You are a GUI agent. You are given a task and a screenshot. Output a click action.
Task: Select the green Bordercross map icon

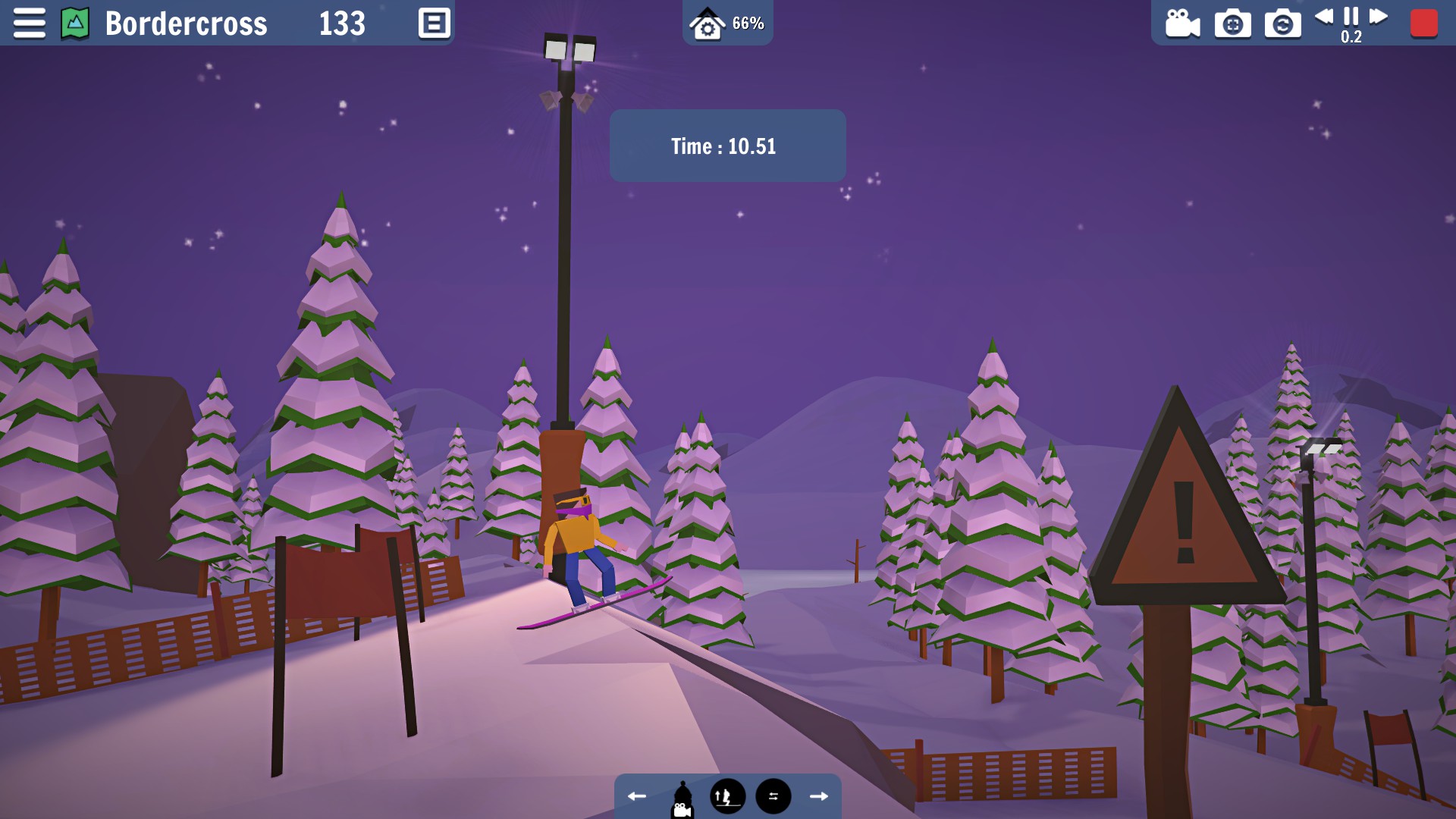74,22
